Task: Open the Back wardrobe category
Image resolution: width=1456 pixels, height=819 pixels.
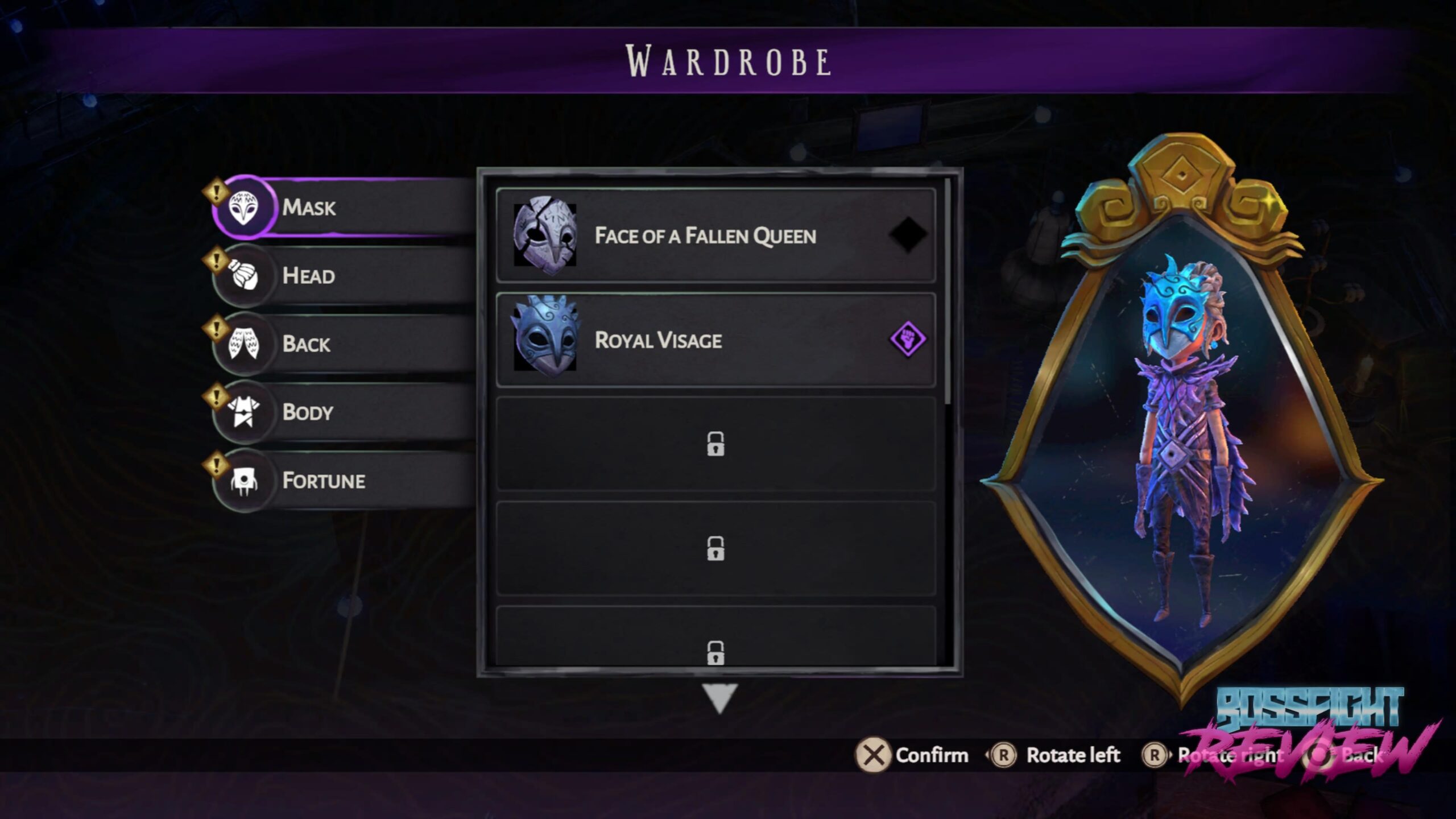Action: [x=341, y=344]
